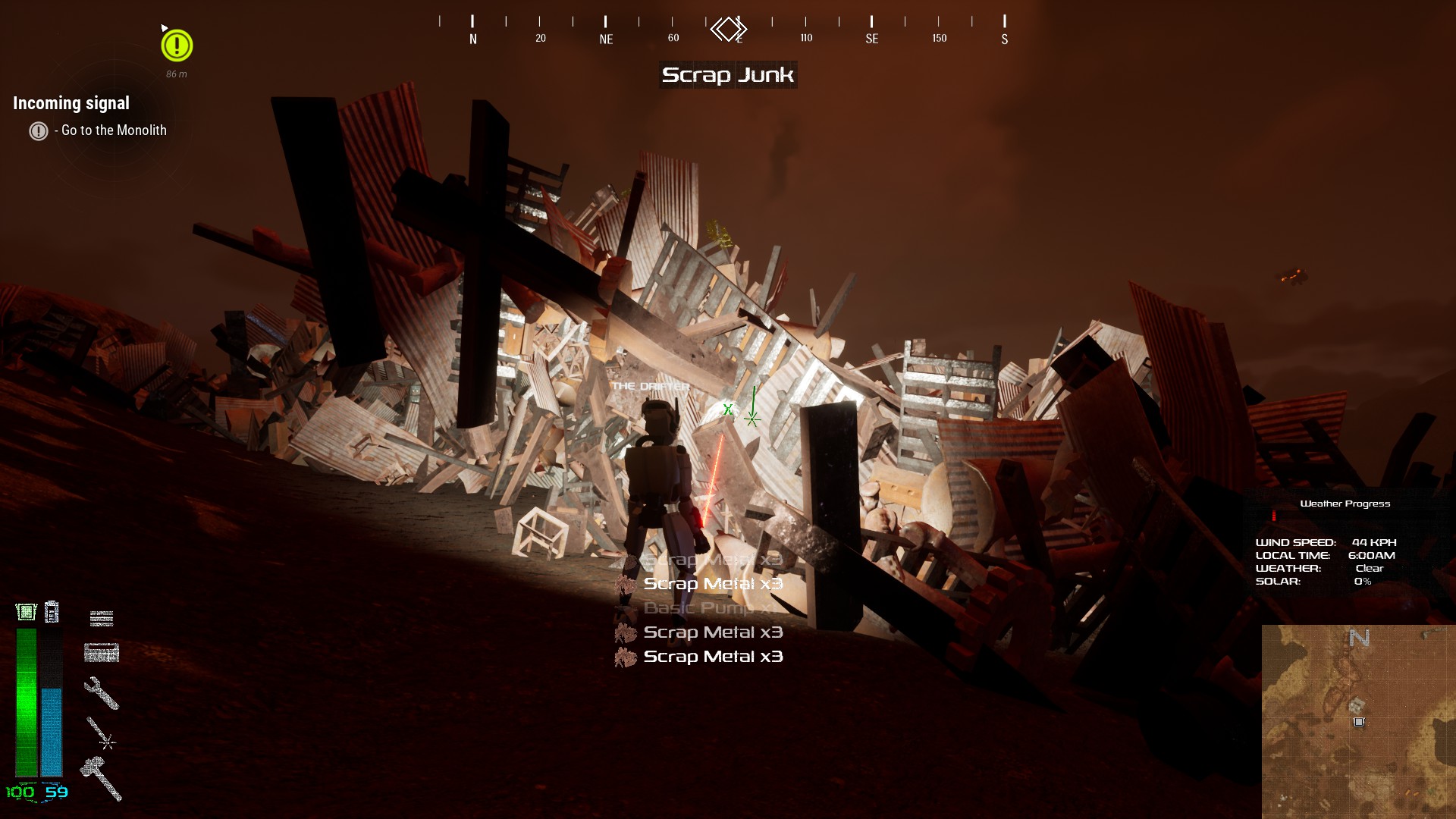
Task: Click the battery icon above the blue bar
Action: point(52,612)
